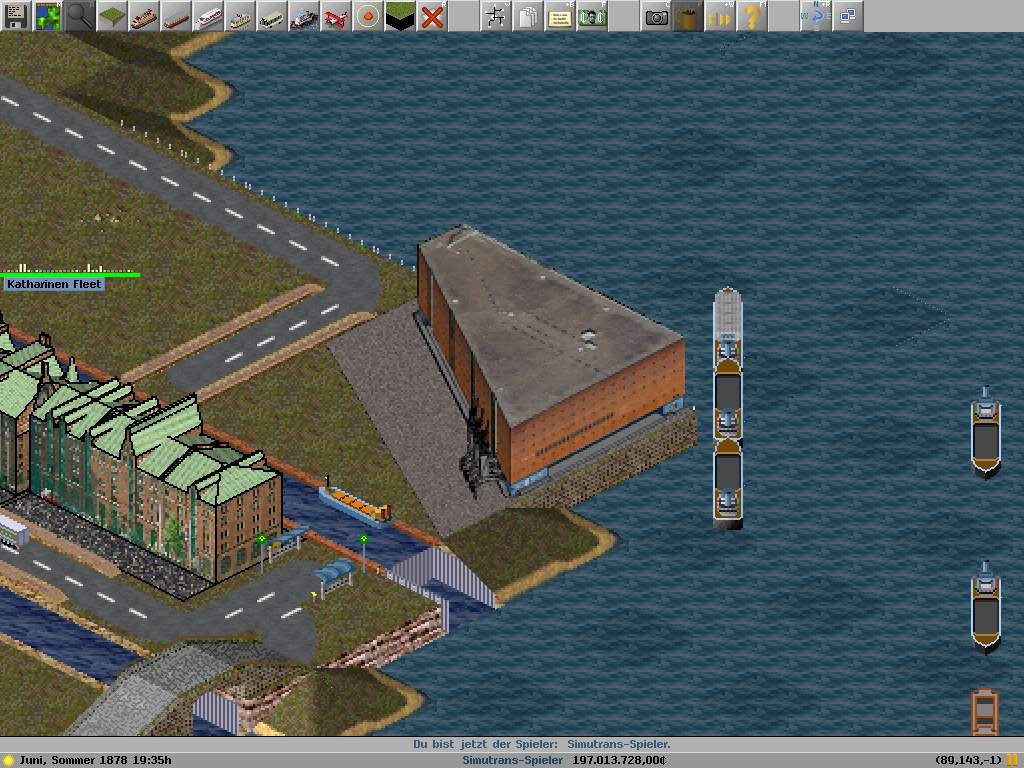Open the landscape terrain tools

(111, 16)
